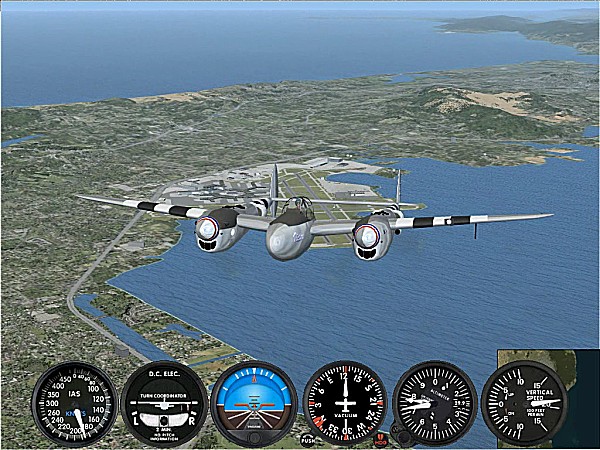
Task: Select the D.C. Elec. turn coordinator gauge
Action: coord(163,404)
